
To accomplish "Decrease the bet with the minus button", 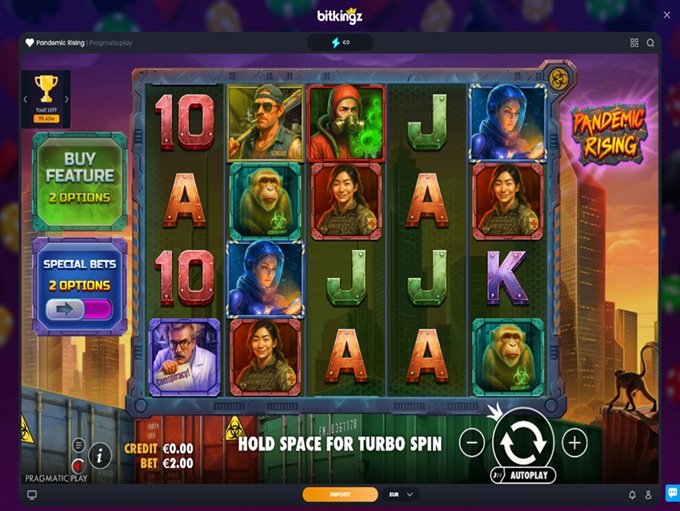I will 472,441.
